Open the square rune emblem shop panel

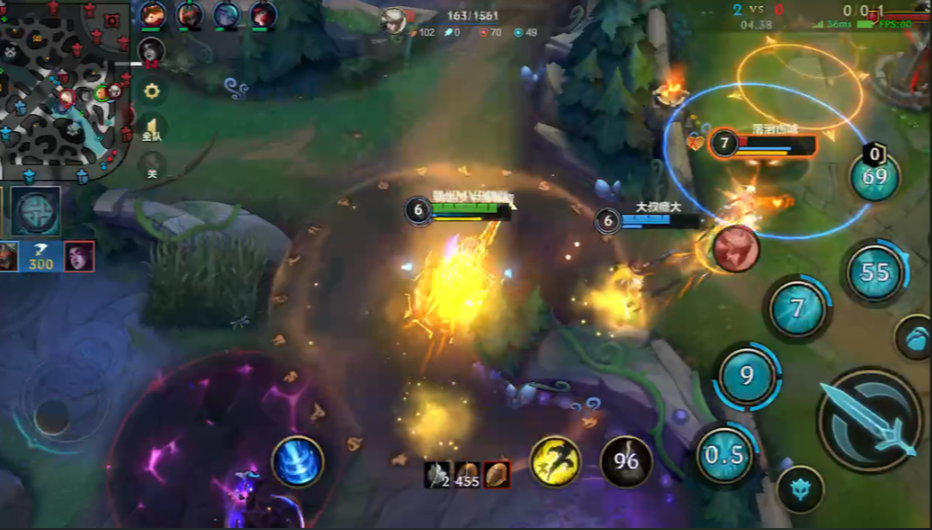click(x=37, y=211)
